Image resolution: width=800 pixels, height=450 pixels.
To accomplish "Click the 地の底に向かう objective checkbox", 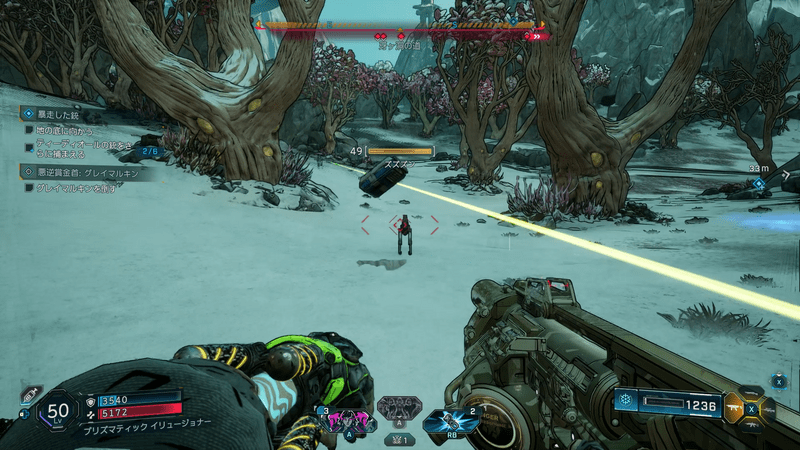I will [x=29, y=131].
